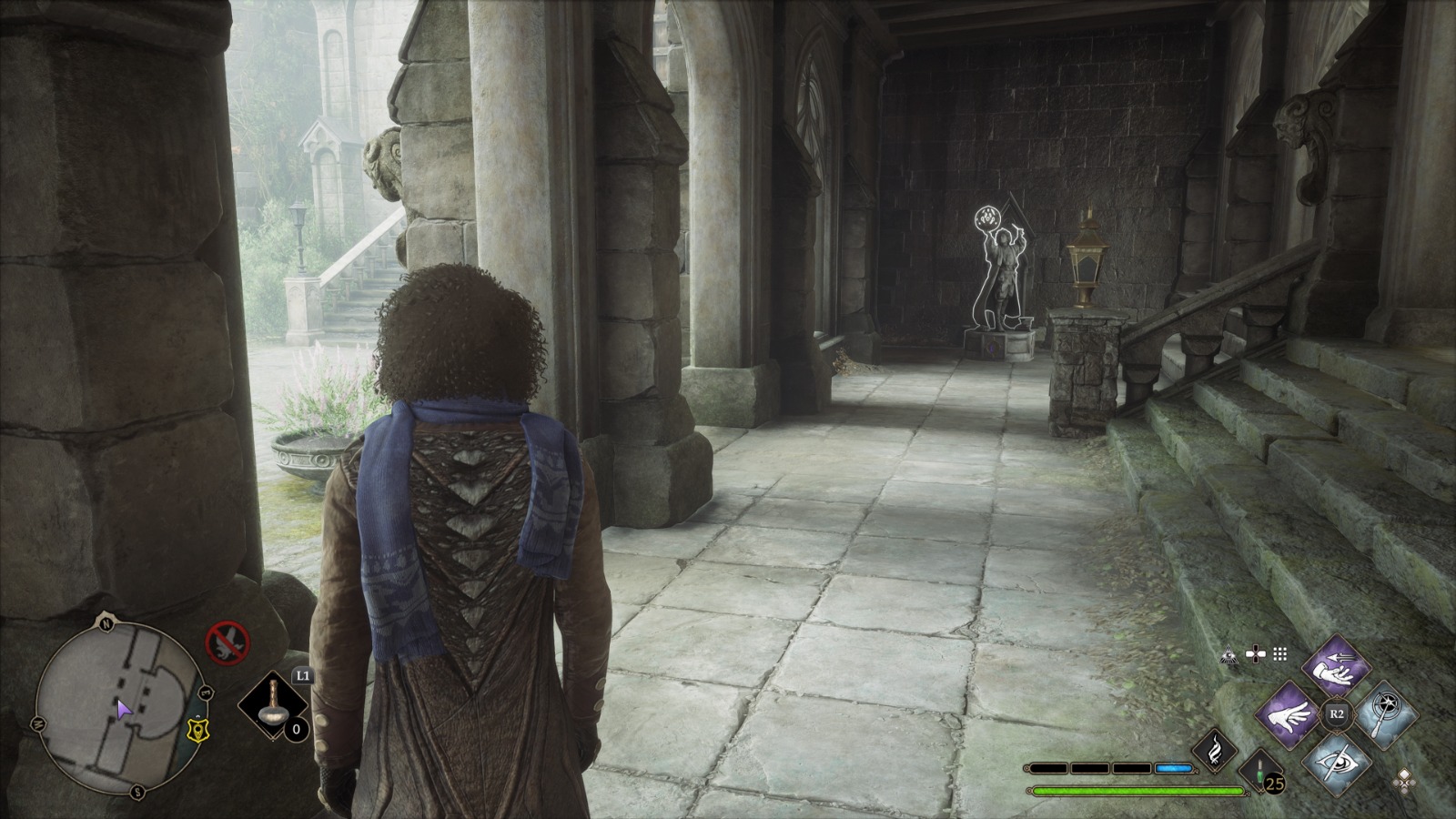Image resolution: width=1456 pixels, height=819 pixels.
Task: Click the north compass marker on the minimap
Action: point(106,624)
